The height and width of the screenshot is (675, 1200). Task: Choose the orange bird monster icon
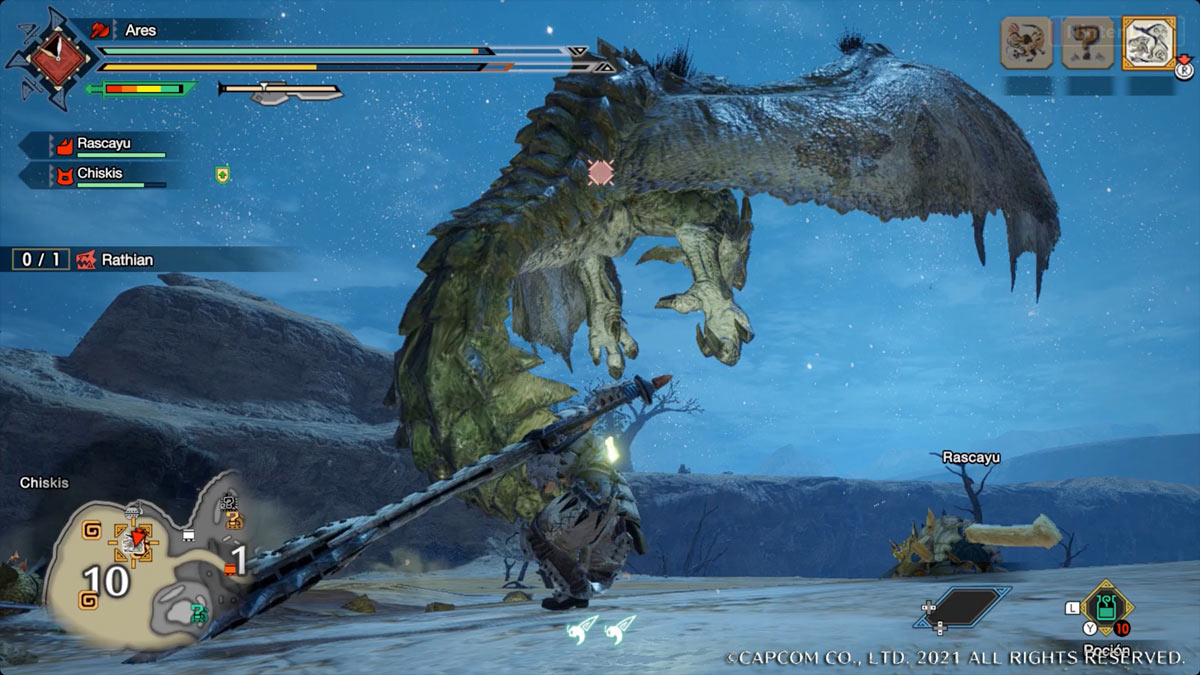pyautogui.click(x=1027, y=44)
